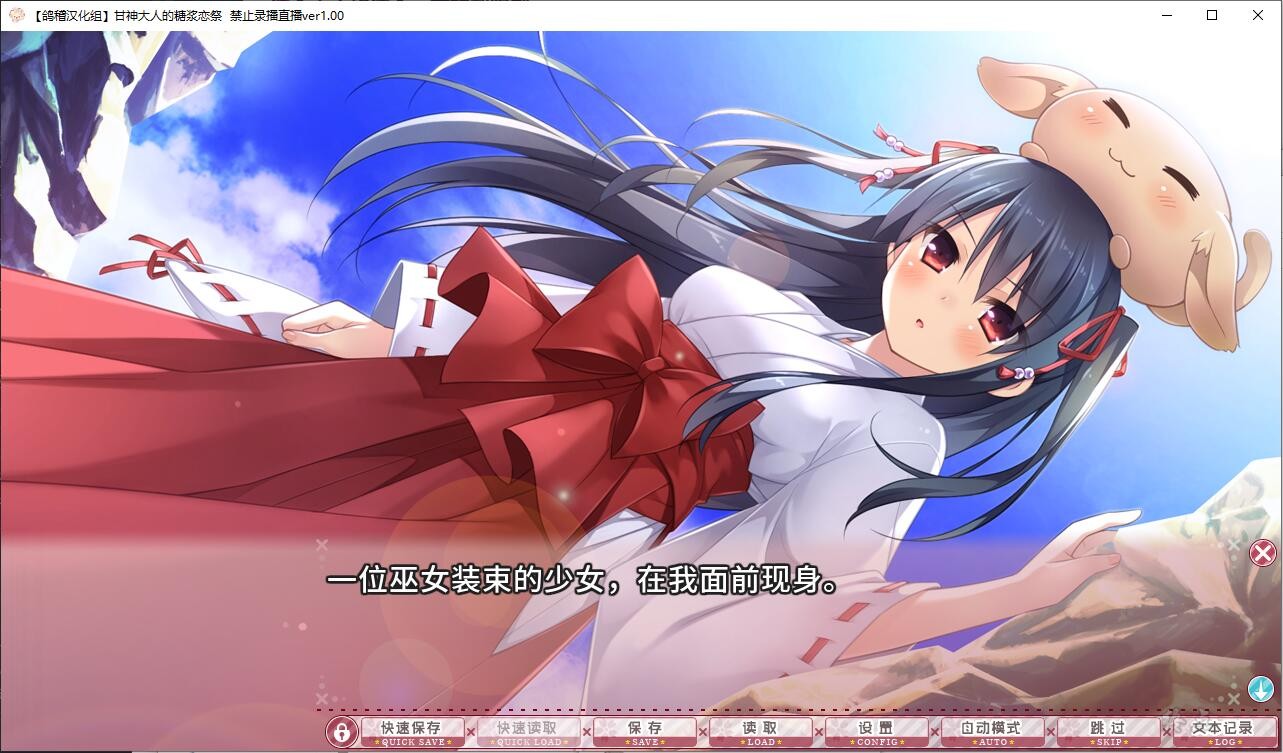Toggle the padlock icon to lock the menu bar
The height and width of the screenshot is (753, 1283).
pyautogui.click(x=343, y=732)
